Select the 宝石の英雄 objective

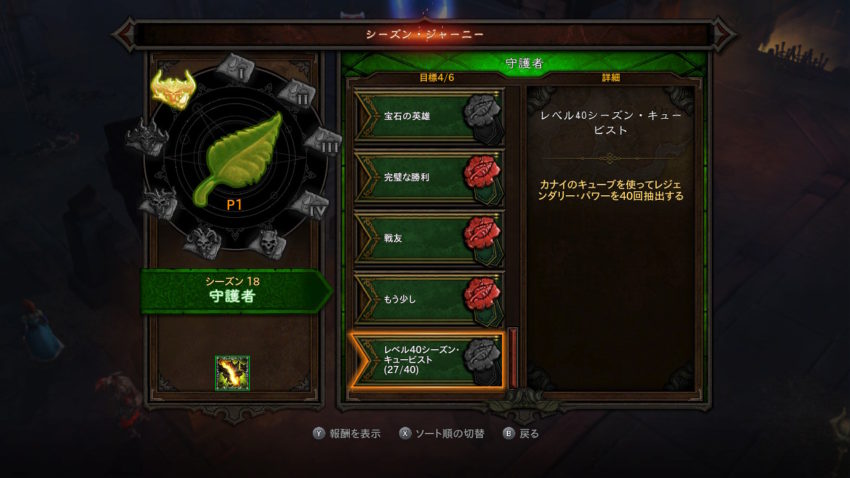pos(427,117)
